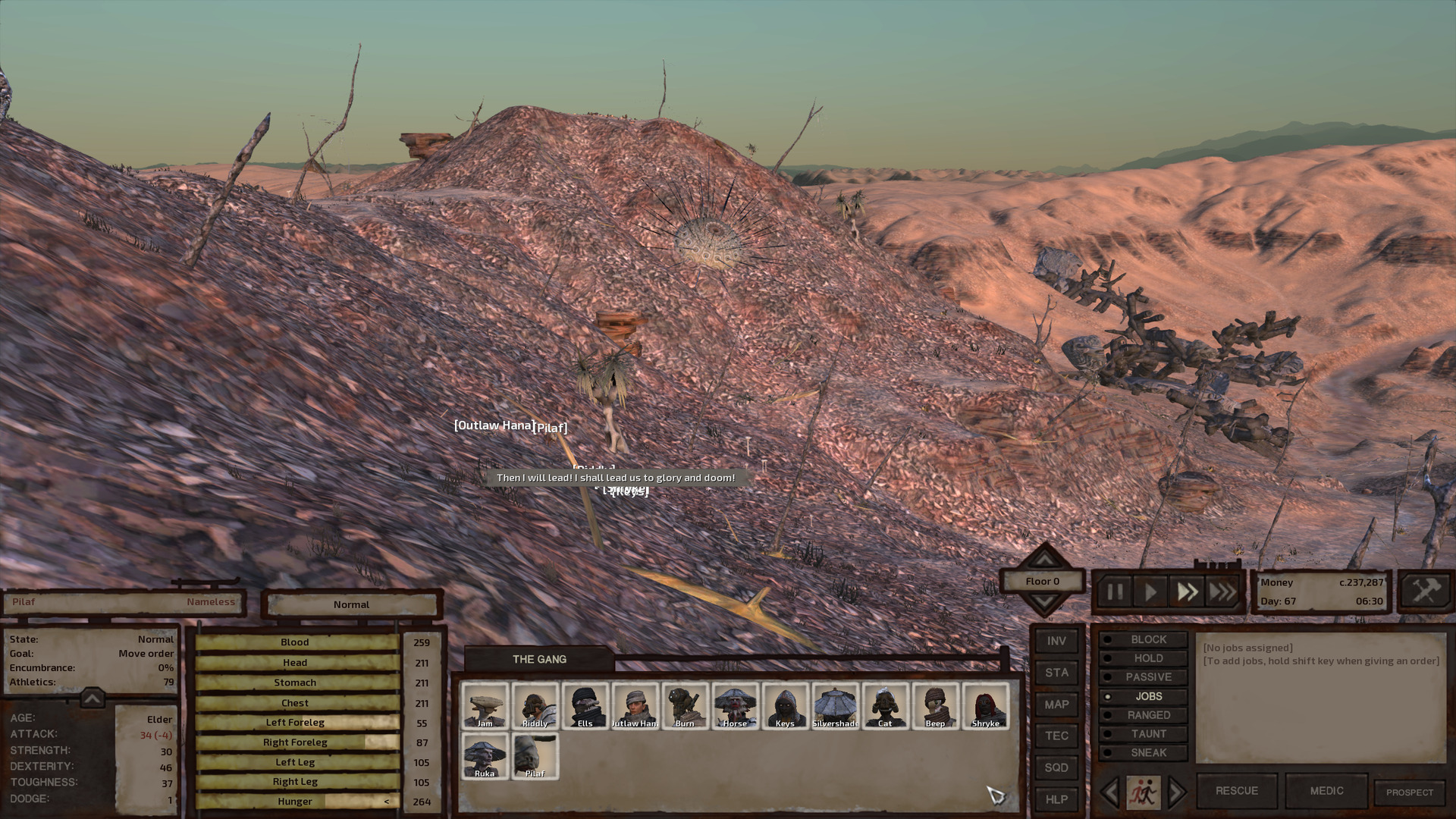Select Shryke's portrait in the squad bar

[985, 705]
